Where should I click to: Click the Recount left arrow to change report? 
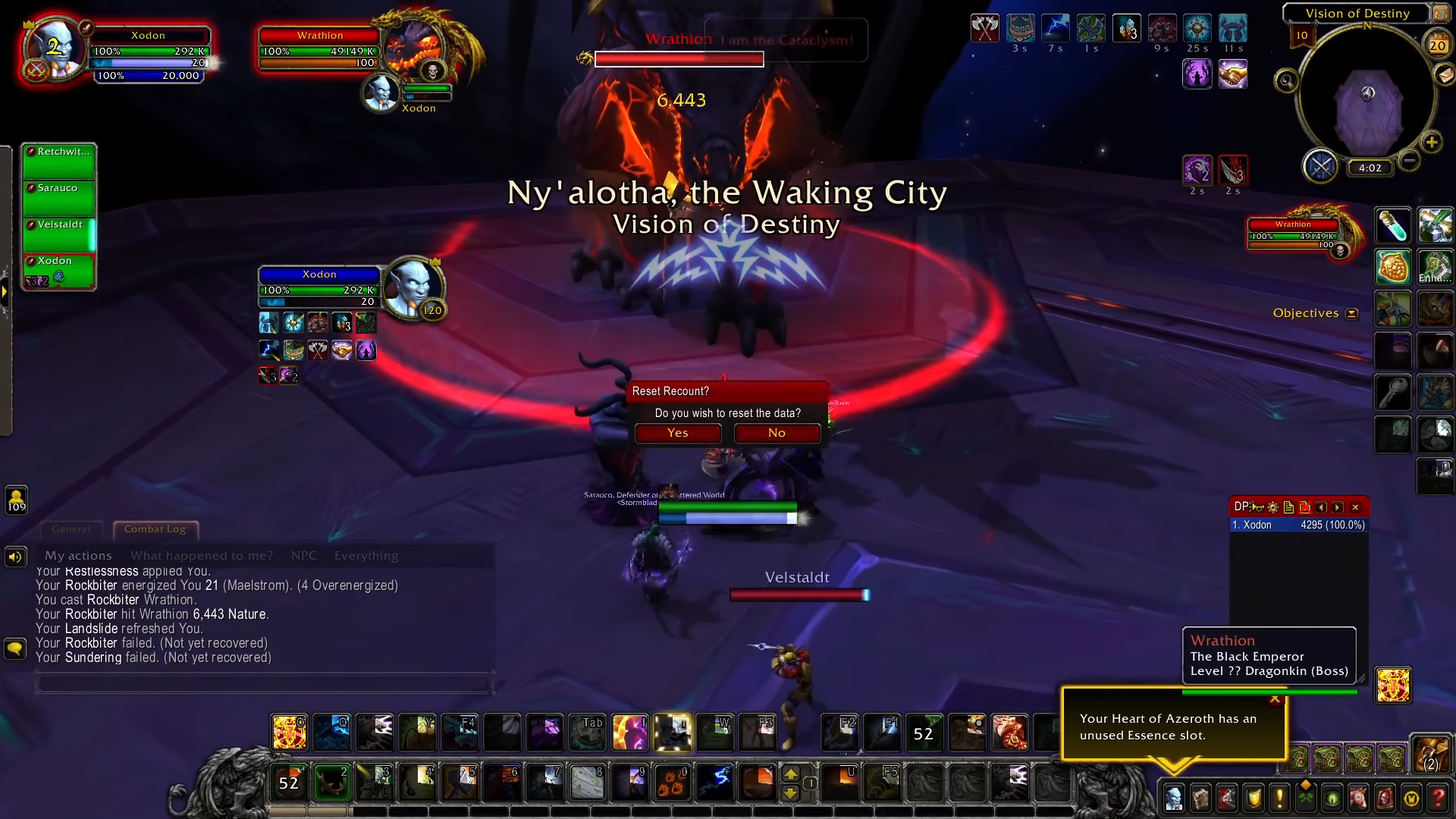(1321, 507)
